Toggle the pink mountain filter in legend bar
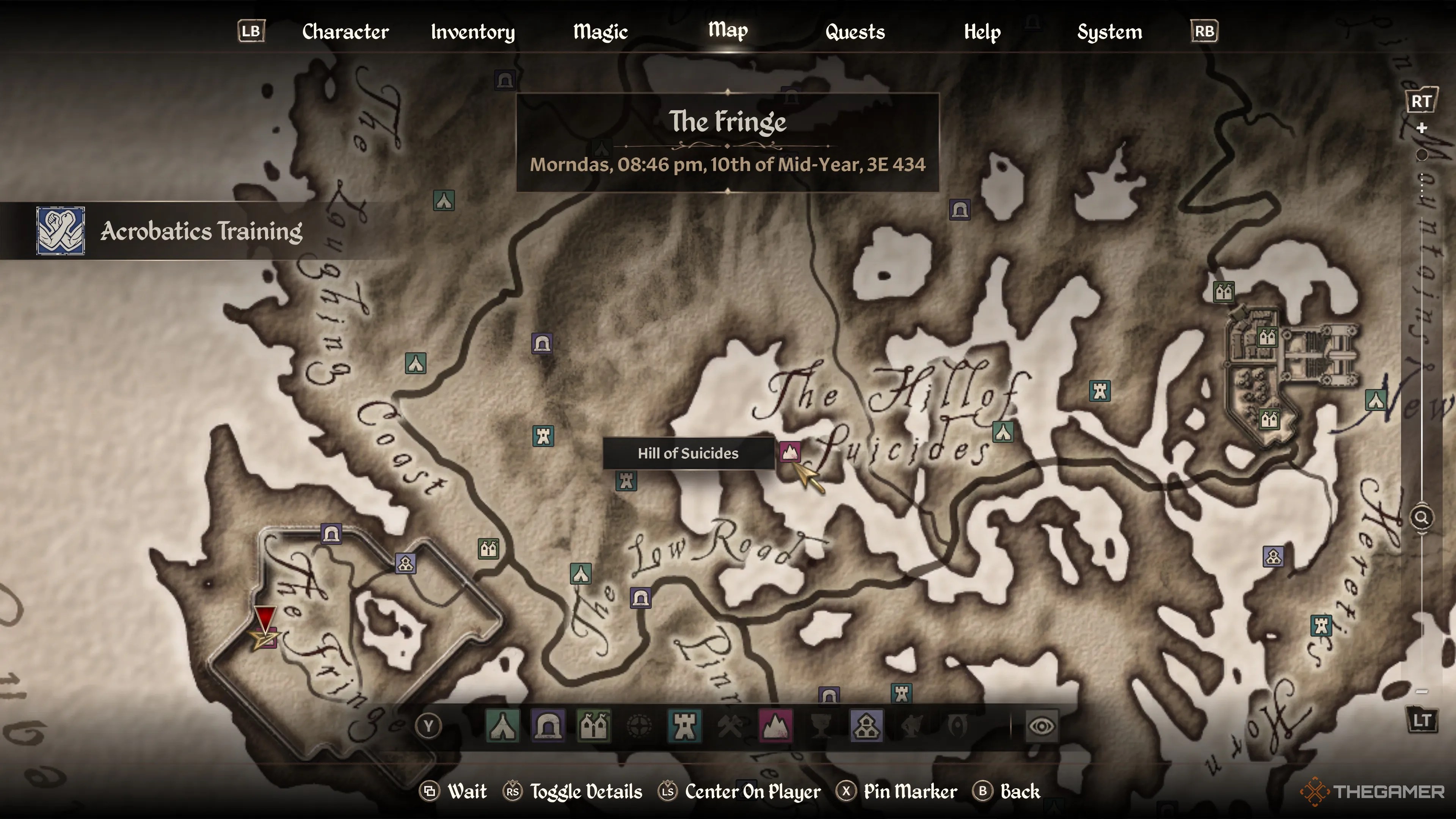 click(775, 726)
